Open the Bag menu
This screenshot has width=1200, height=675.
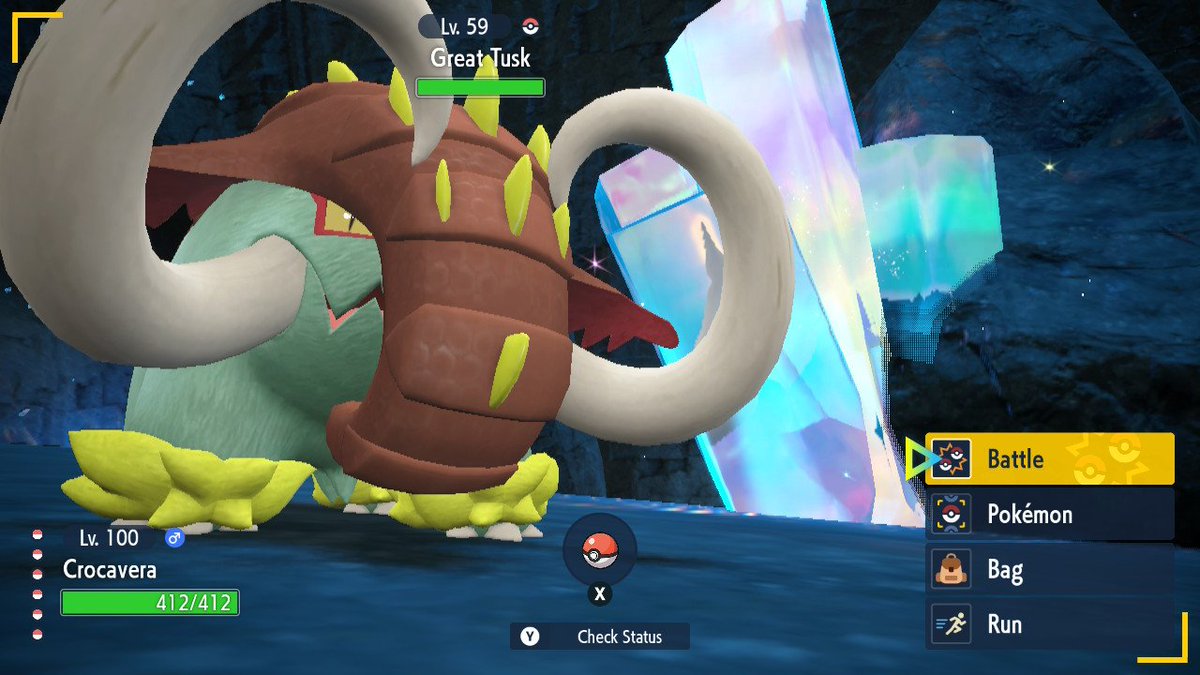pos(1048,570)
